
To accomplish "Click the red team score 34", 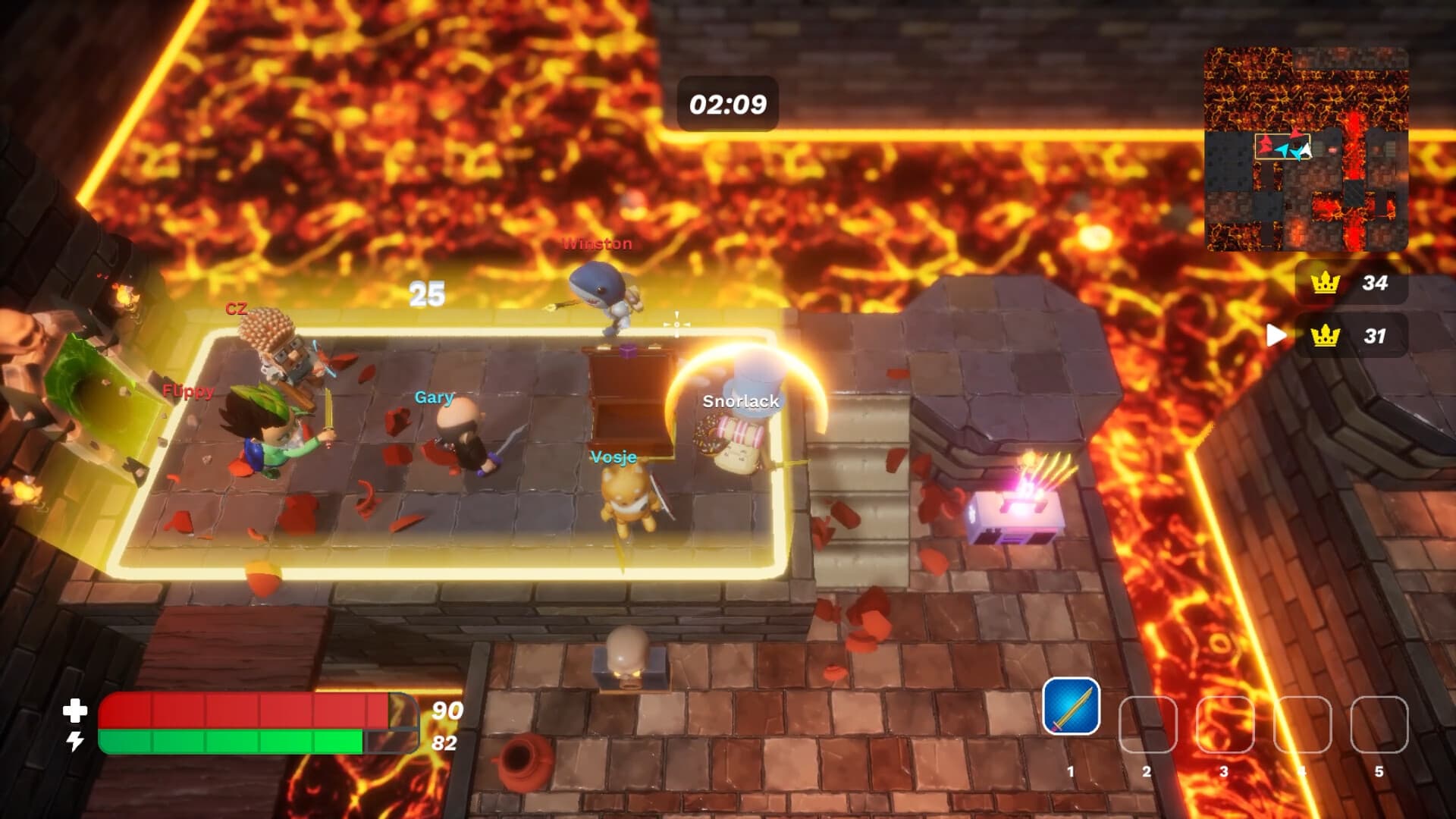I will pyautogui.click(x=1376, y=284).
